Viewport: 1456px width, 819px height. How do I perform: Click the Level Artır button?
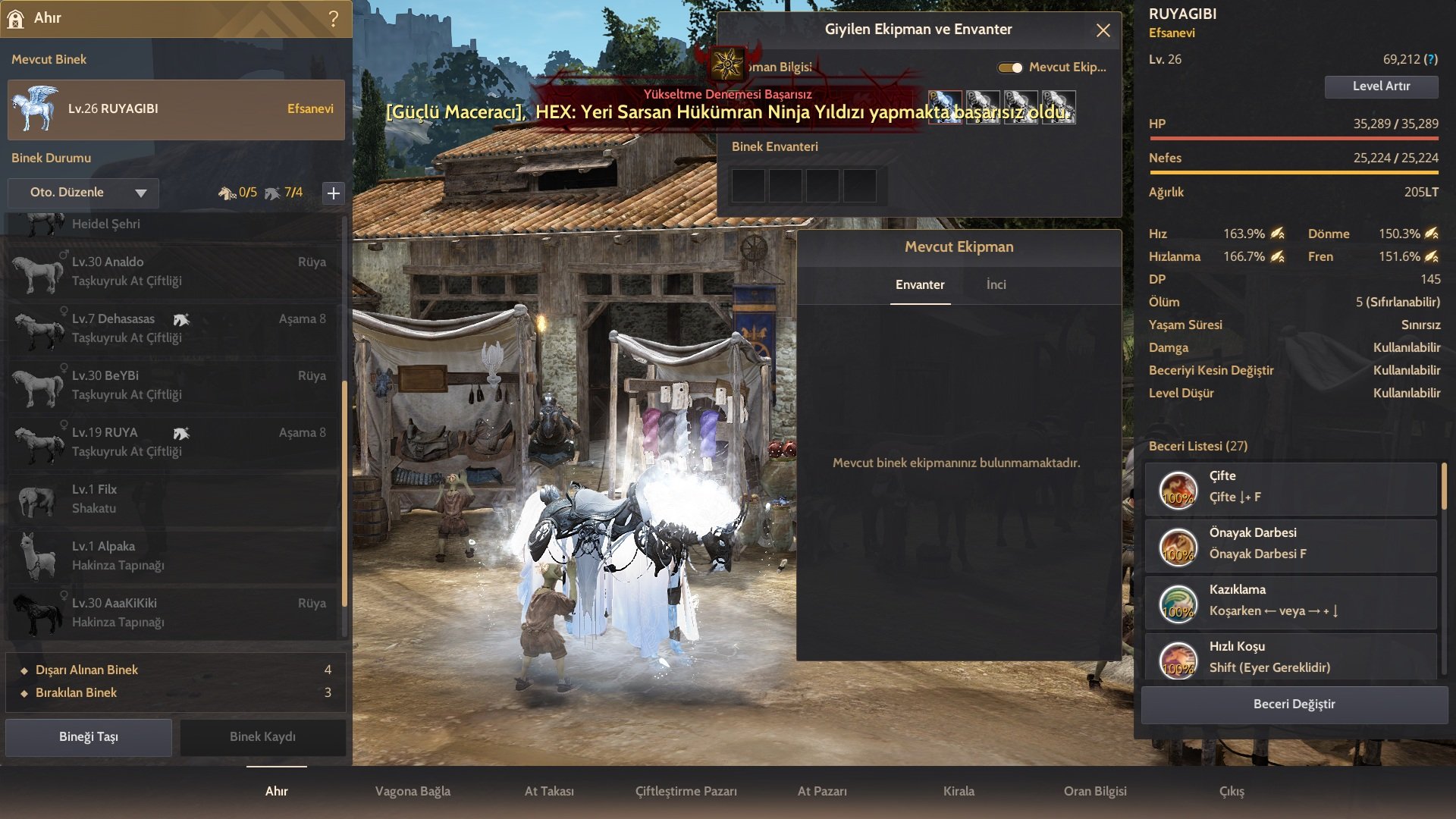coord(1381,86)
